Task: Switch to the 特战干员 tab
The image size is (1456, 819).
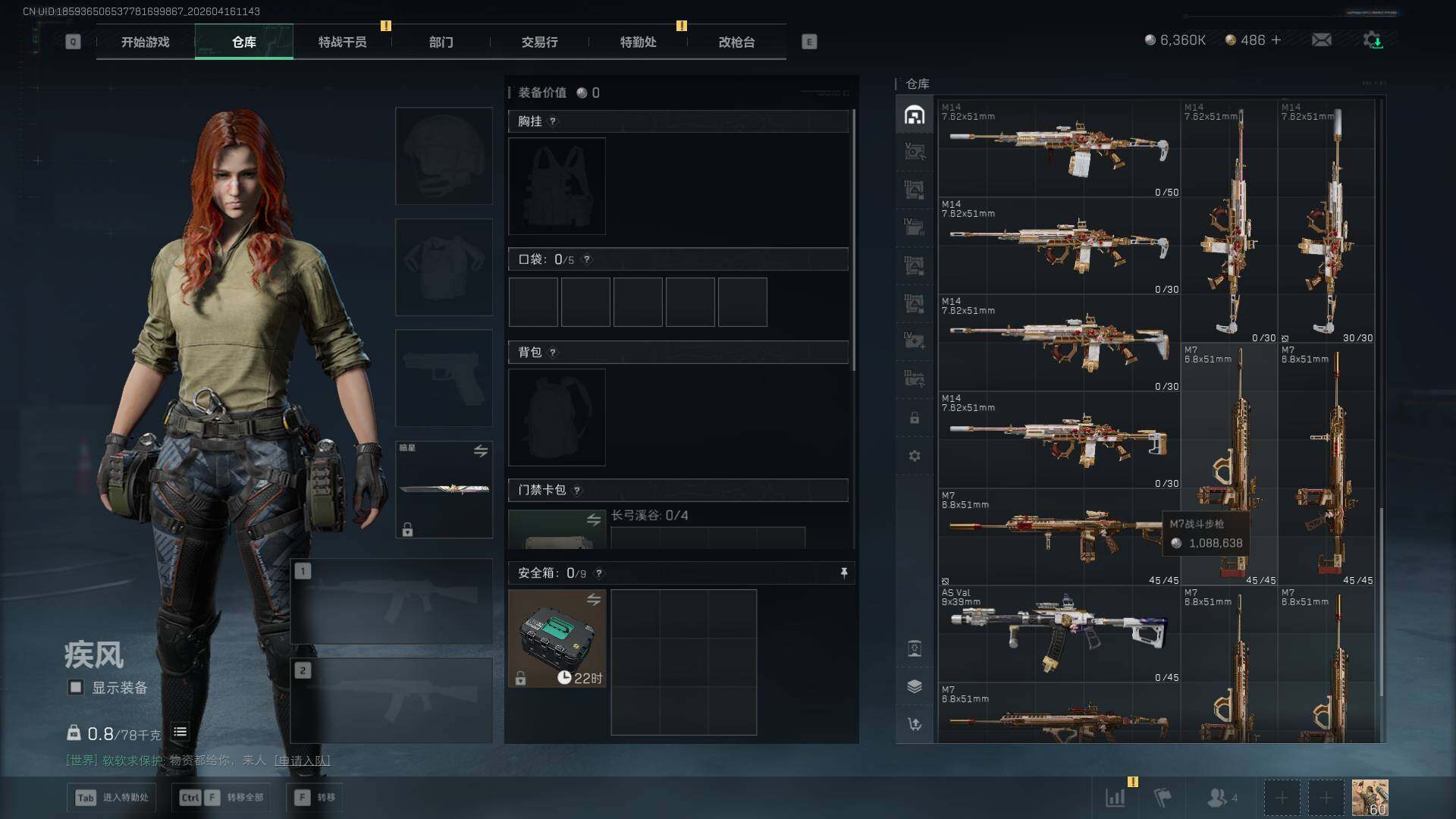Action: point(342,42)
